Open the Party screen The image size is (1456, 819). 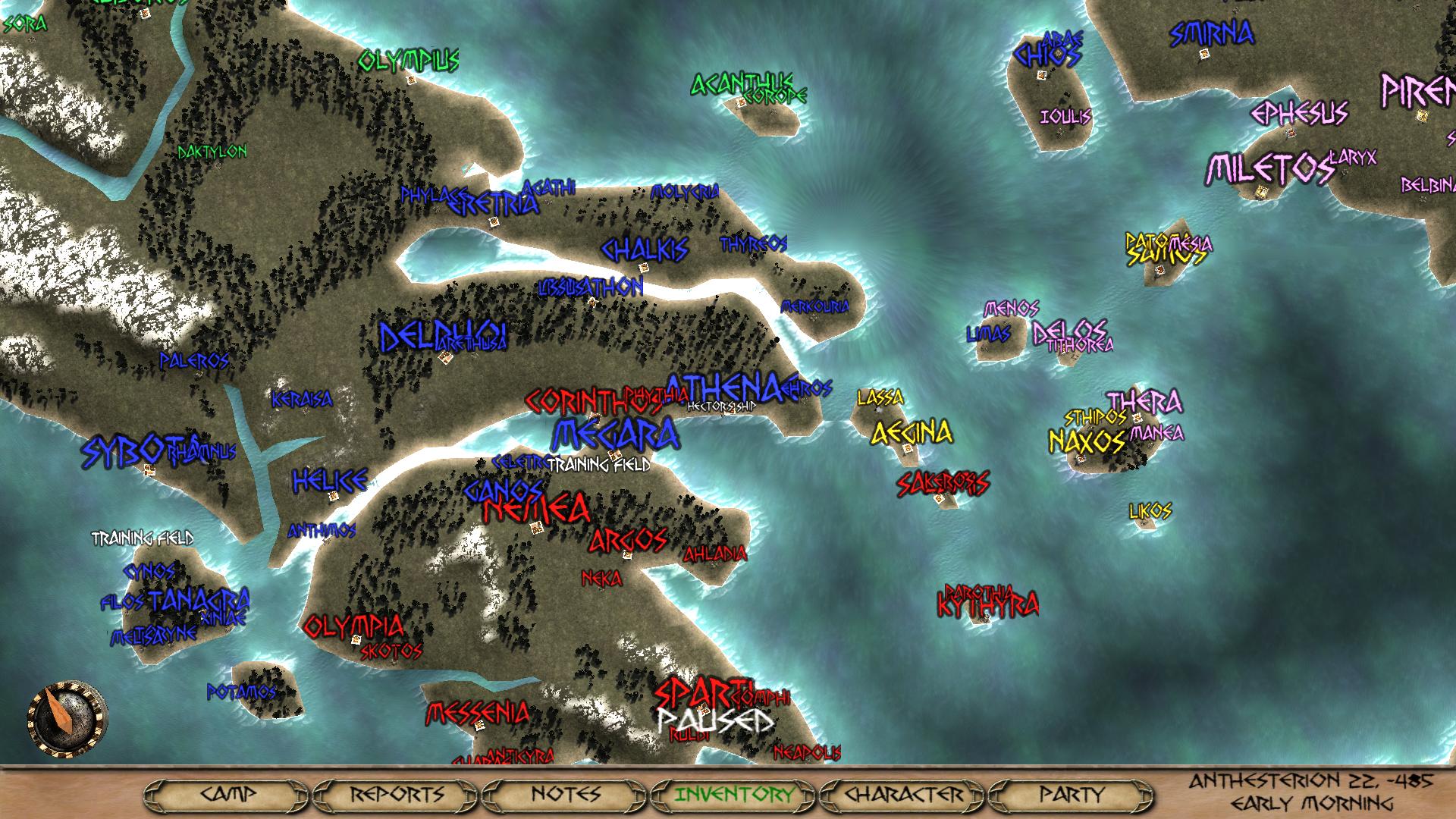(1072, 795)
